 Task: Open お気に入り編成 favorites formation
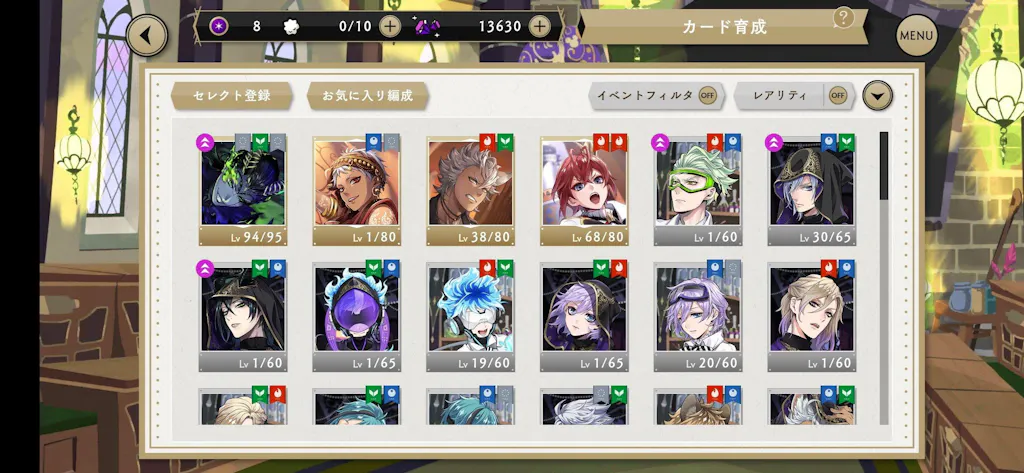(x=367, y=96)
